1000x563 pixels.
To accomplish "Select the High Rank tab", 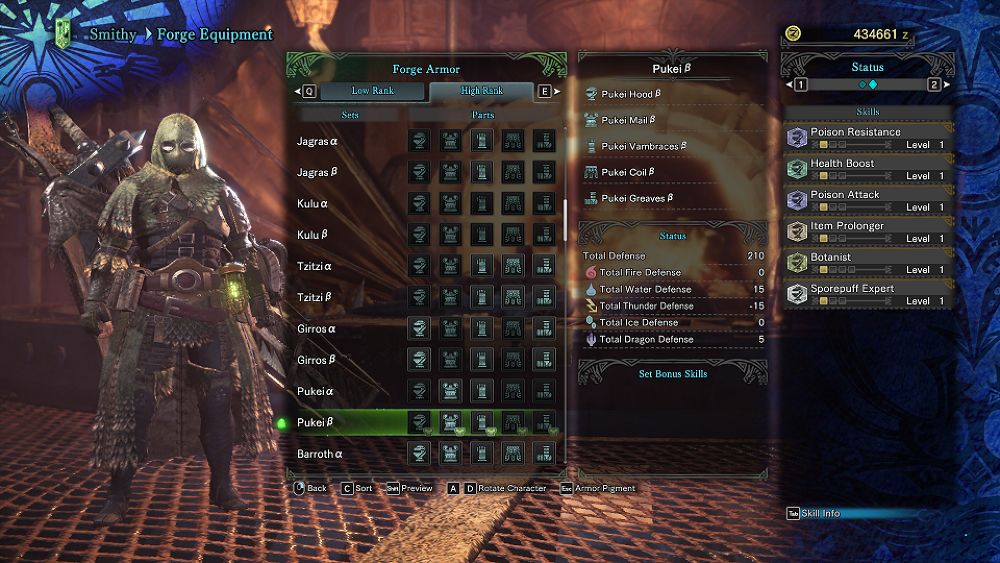I will pos(481,91).
